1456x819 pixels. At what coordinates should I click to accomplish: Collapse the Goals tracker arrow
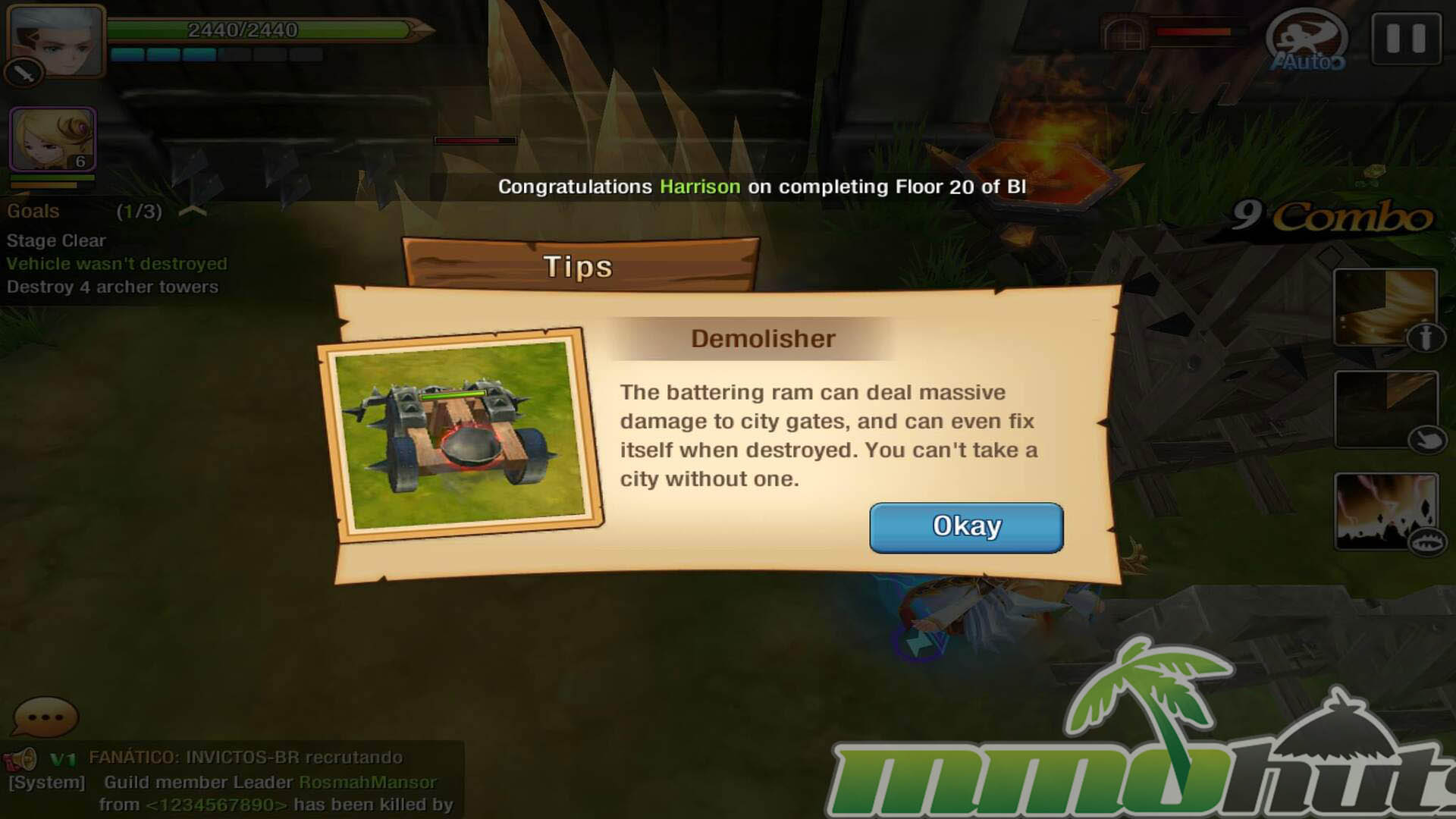193,211
